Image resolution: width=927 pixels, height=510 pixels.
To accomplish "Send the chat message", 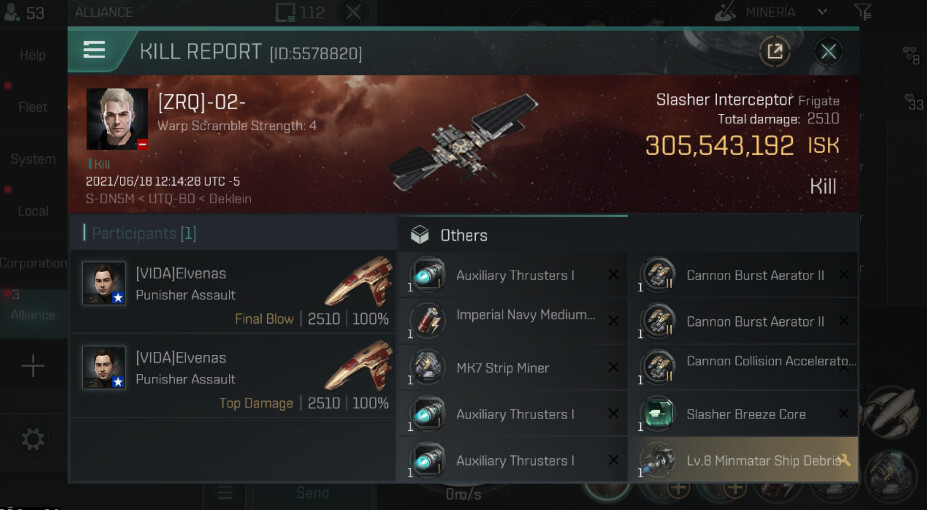I will click(312, 493).
